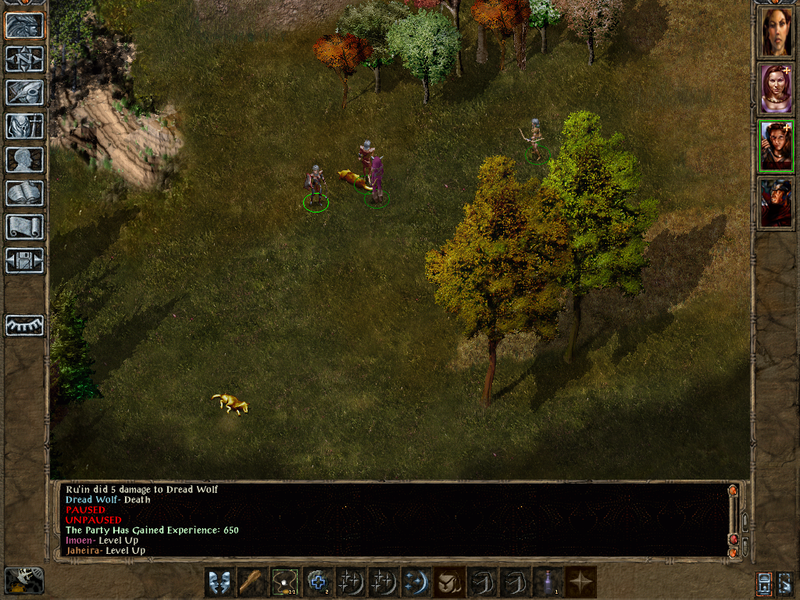Use the blue potion quick item
This screenshot has height=600, width=800.
548,581
